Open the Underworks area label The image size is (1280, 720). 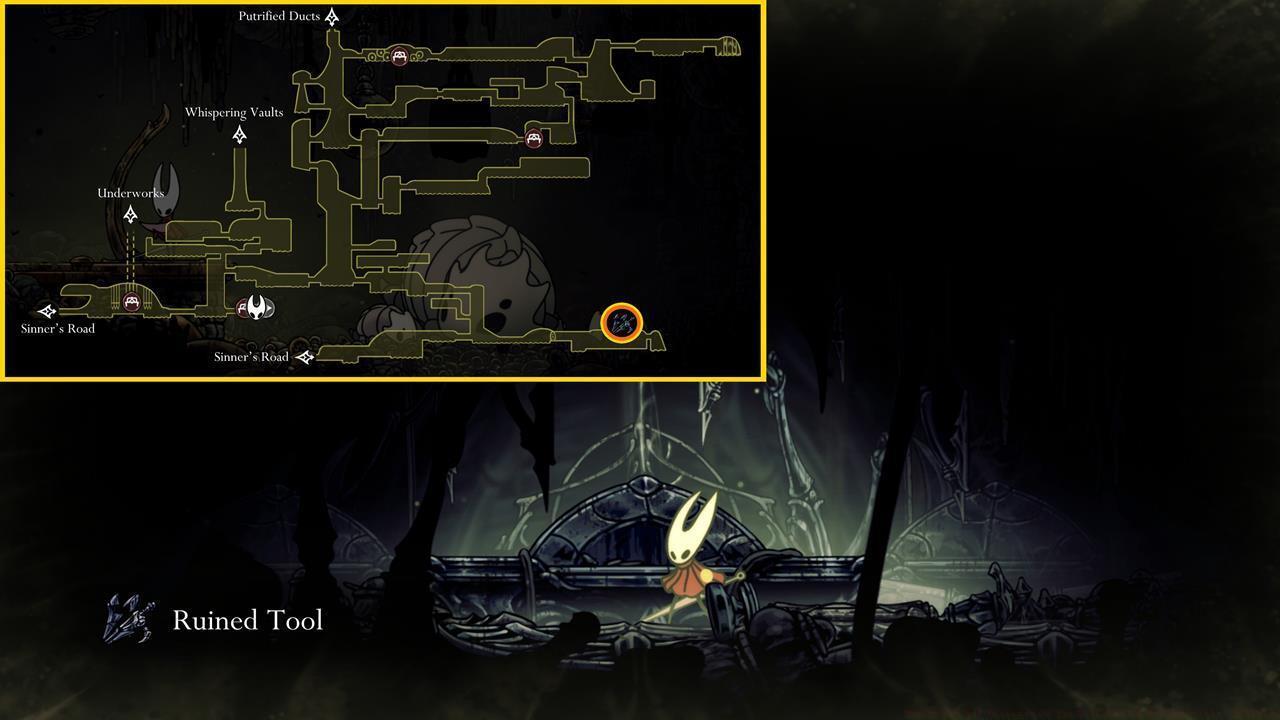click(129, 193)
